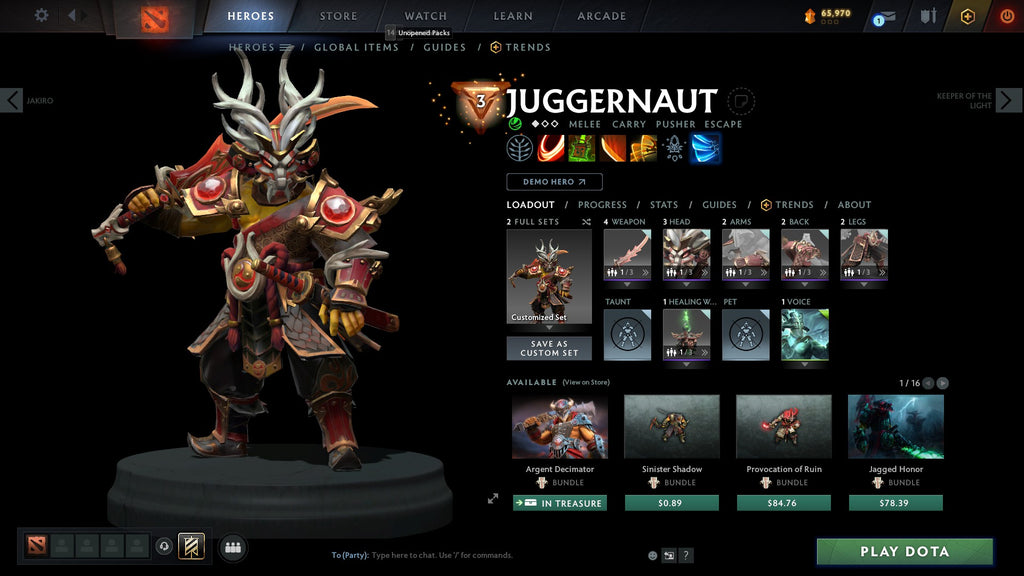Select the Global Items submenu
Viewport: 1024px width, 576px height.
pos(356,47)
